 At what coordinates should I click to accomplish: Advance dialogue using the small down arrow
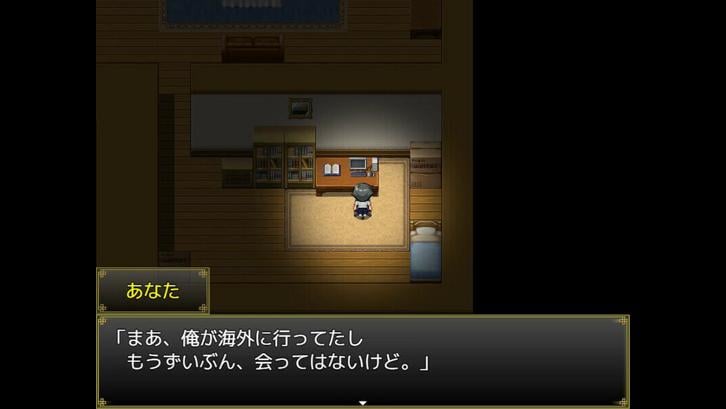tap(363, 403)
